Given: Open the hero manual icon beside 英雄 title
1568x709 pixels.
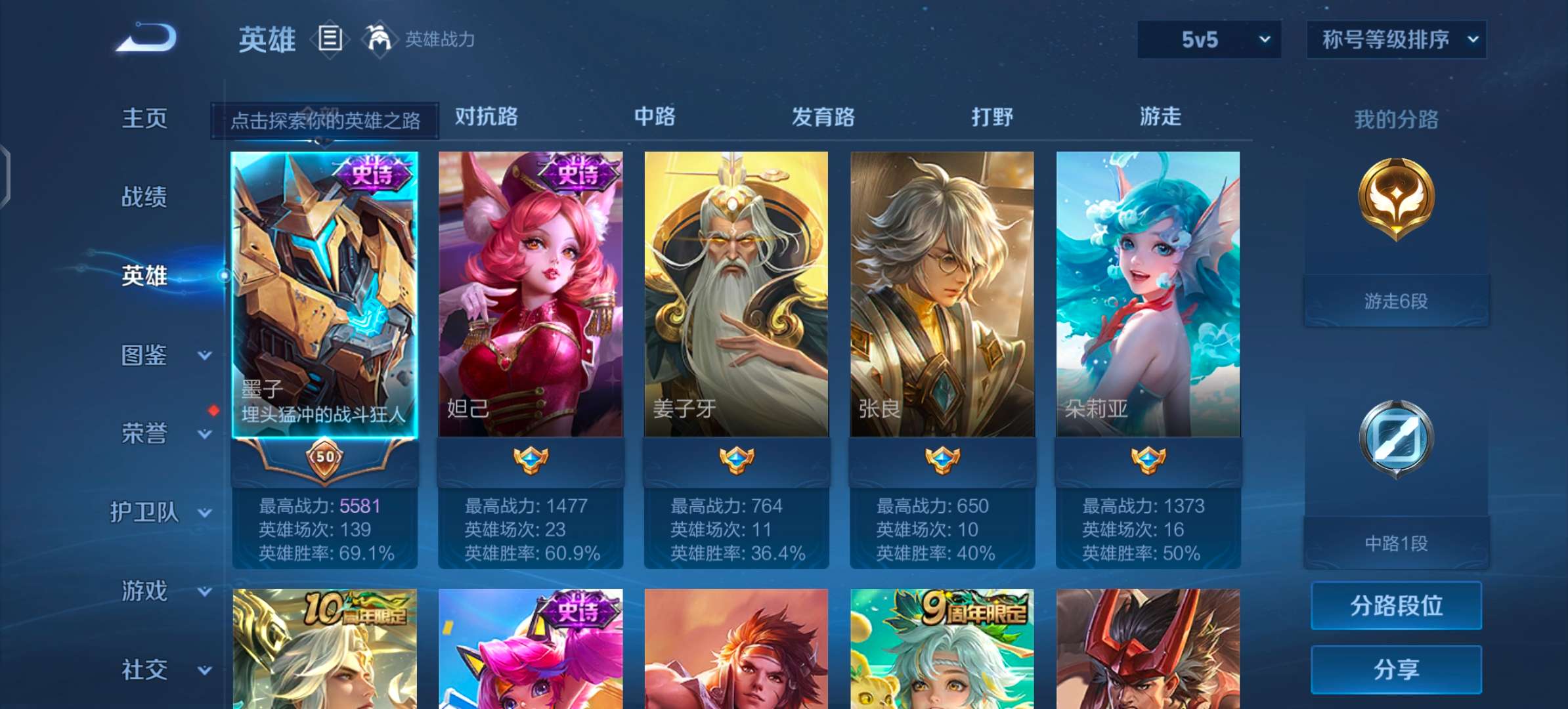Looking at the screenshot, I should coord(329,38).
